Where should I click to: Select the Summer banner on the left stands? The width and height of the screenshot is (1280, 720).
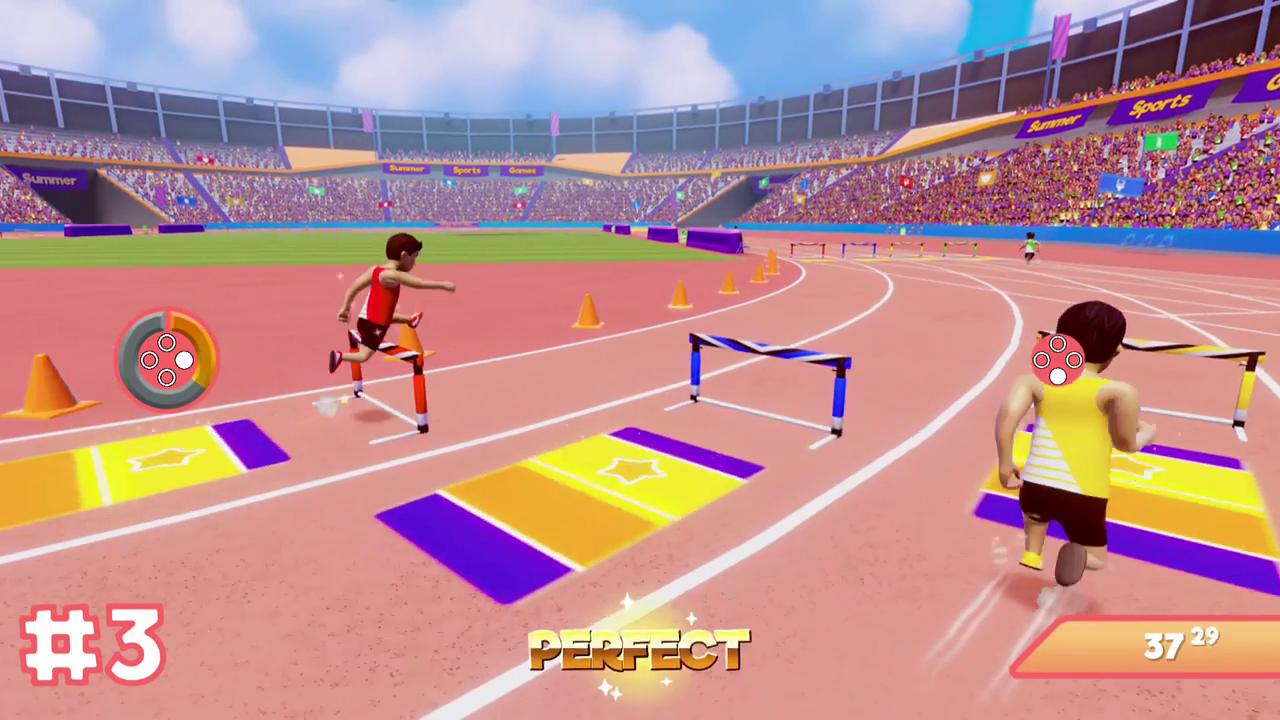(x=48, y=180)
